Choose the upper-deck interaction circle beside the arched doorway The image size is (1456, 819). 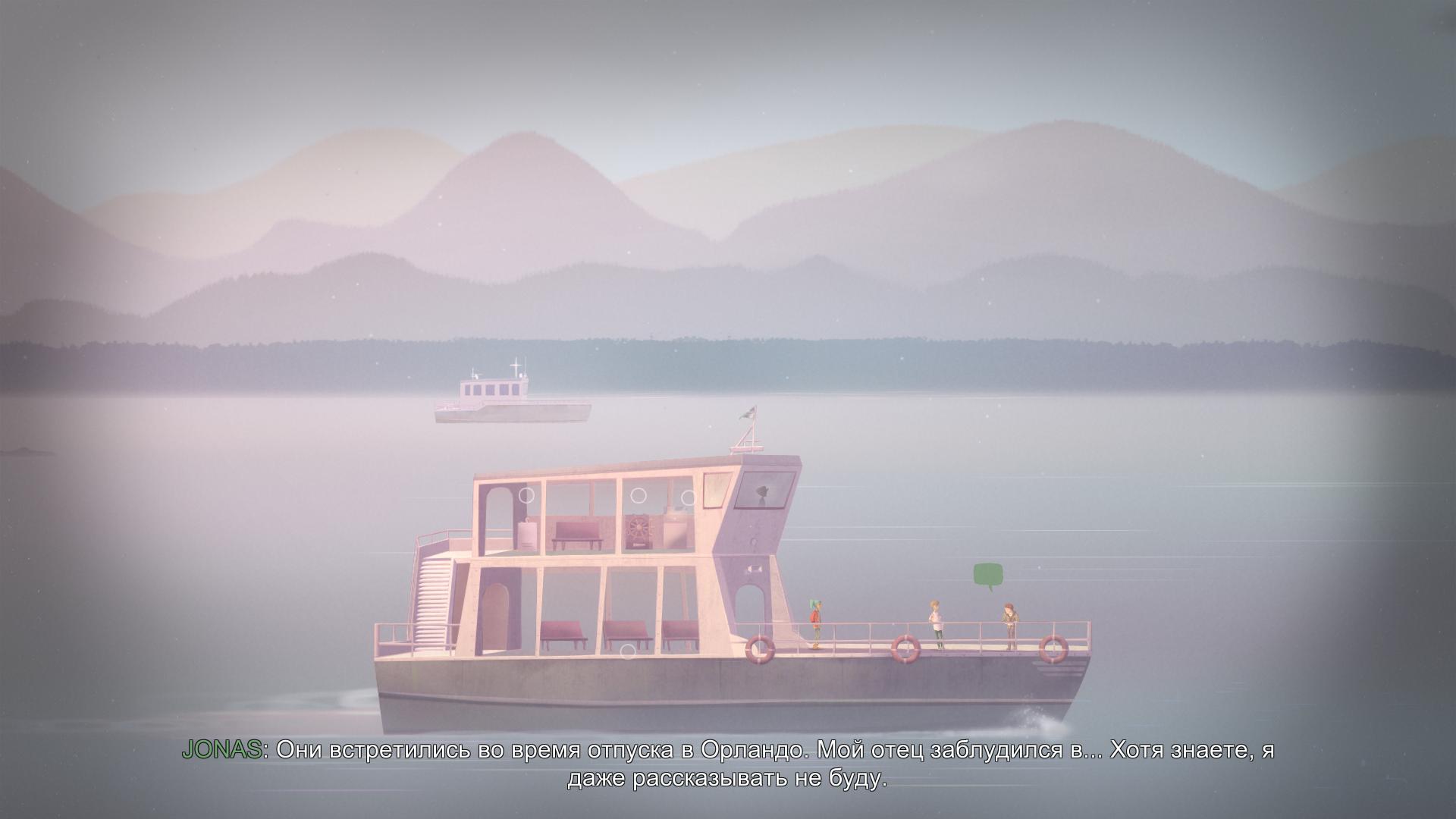coord(526,495)
